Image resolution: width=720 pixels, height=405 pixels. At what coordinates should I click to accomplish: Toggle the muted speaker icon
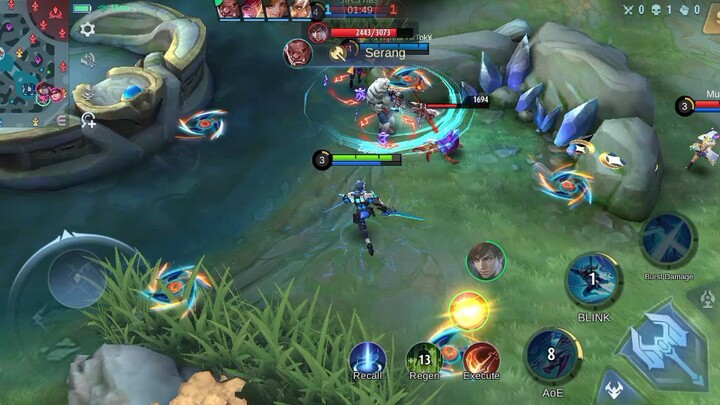[x=88, y=60]
